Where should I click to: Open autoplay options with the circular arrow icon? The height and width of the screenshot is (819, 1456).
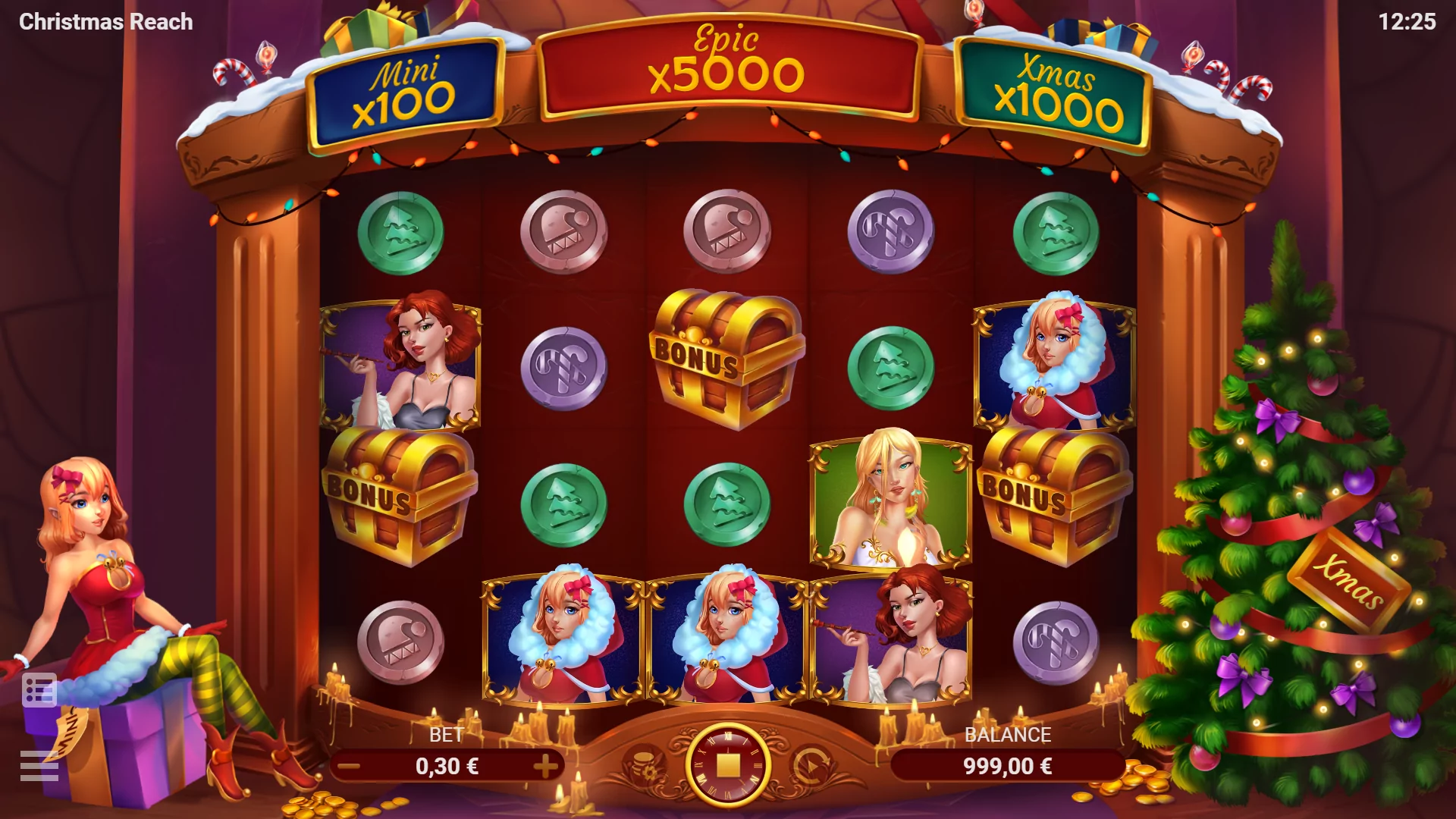810,765
